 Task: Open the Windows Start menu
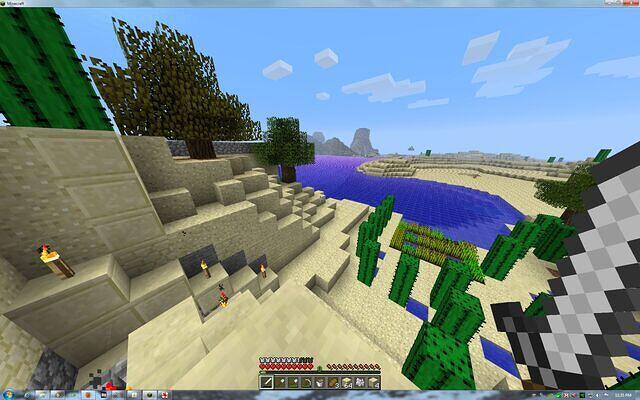(7, 395)
